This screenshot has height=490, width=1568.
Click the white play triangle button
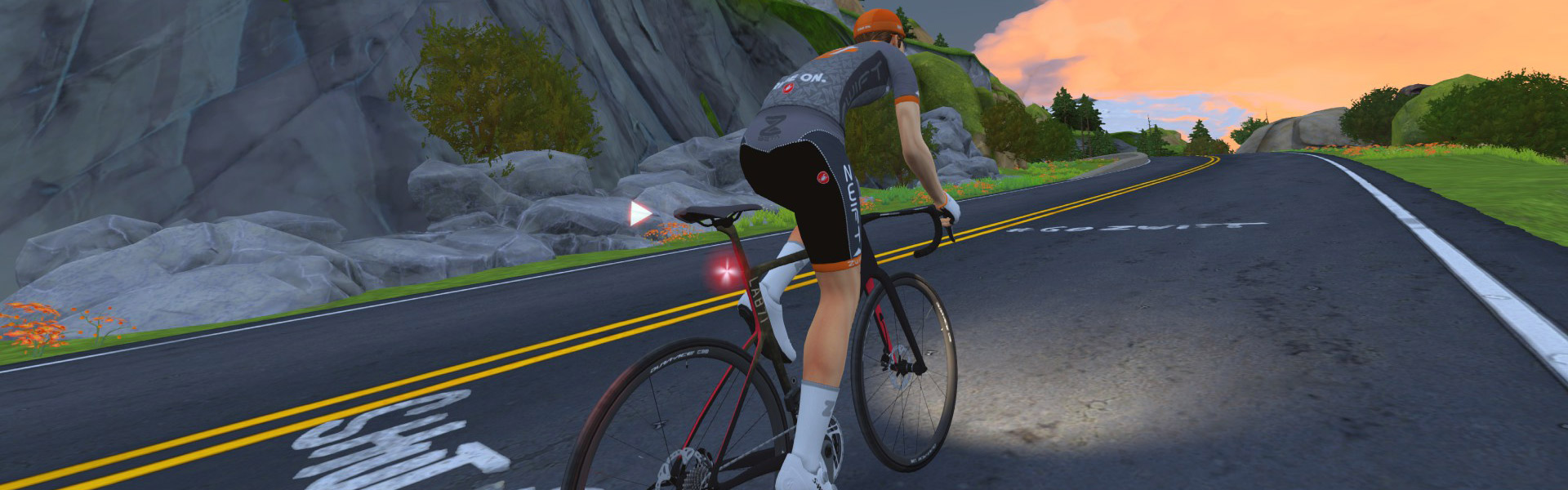639,214
